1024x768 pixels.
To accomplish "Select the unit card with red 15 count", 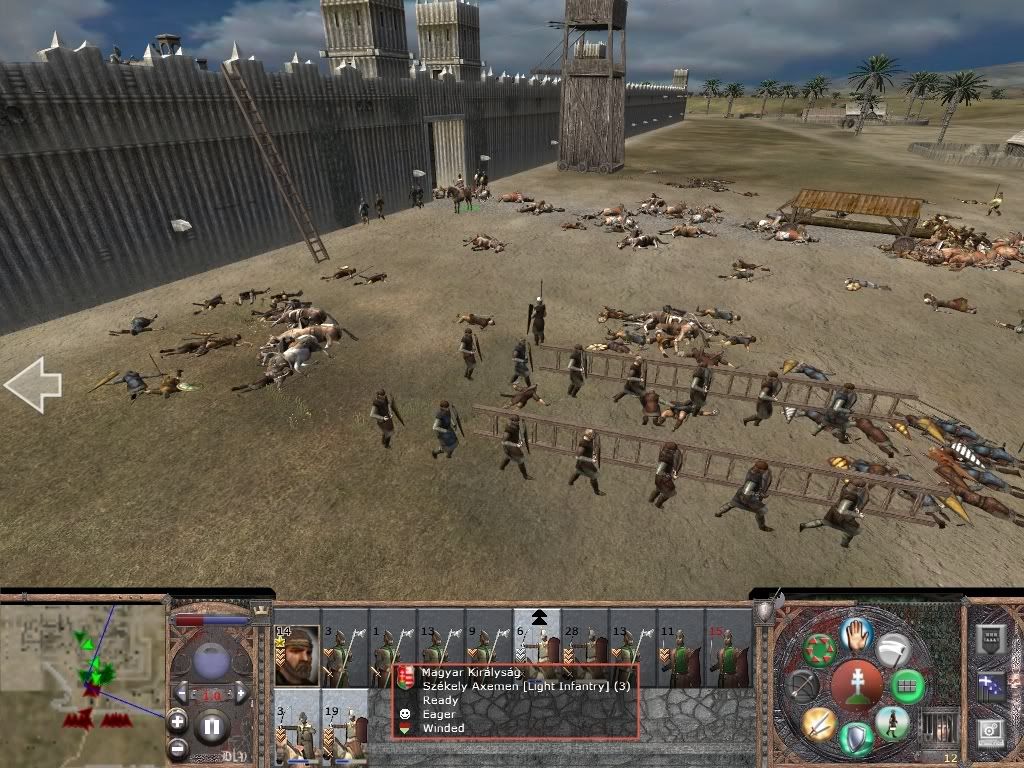I will point(729,656).
